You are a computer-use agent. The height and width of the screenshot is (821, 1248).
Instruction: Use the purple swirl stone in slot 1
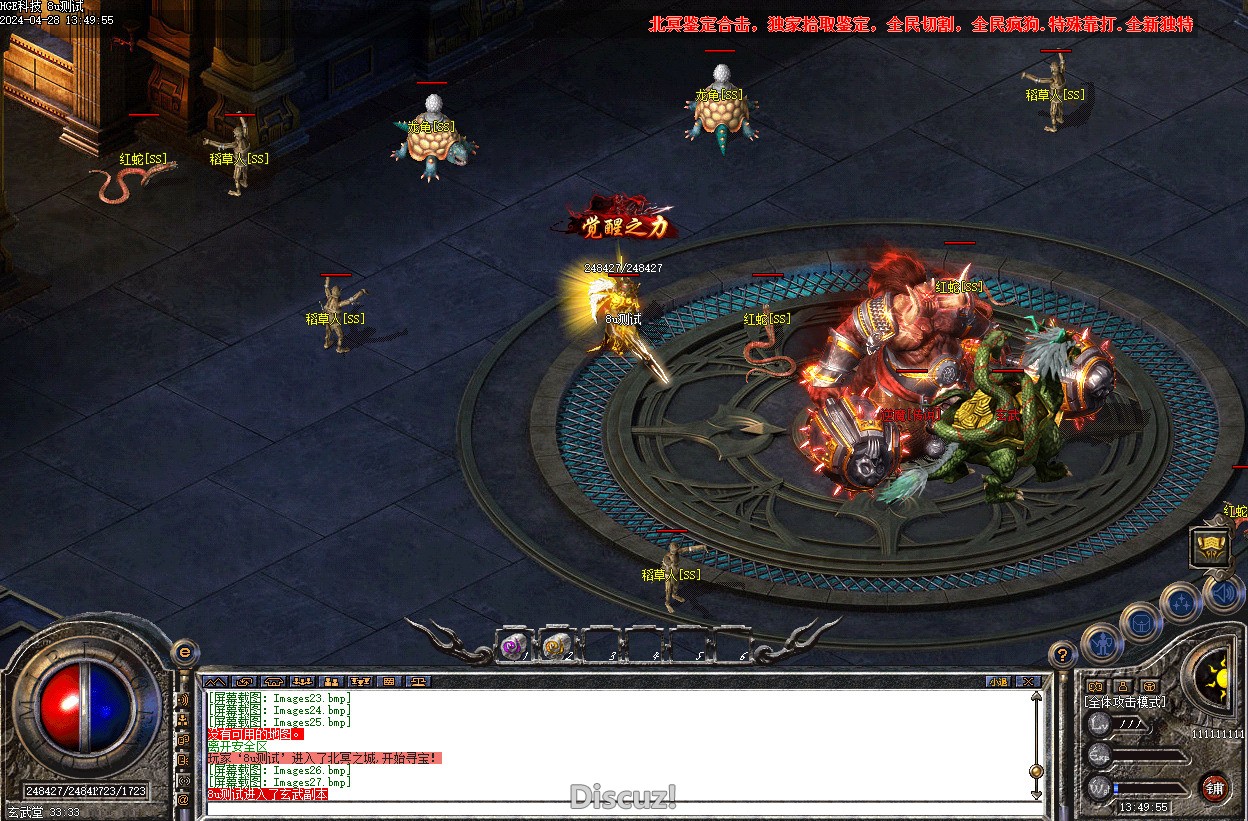click(514, 648)
